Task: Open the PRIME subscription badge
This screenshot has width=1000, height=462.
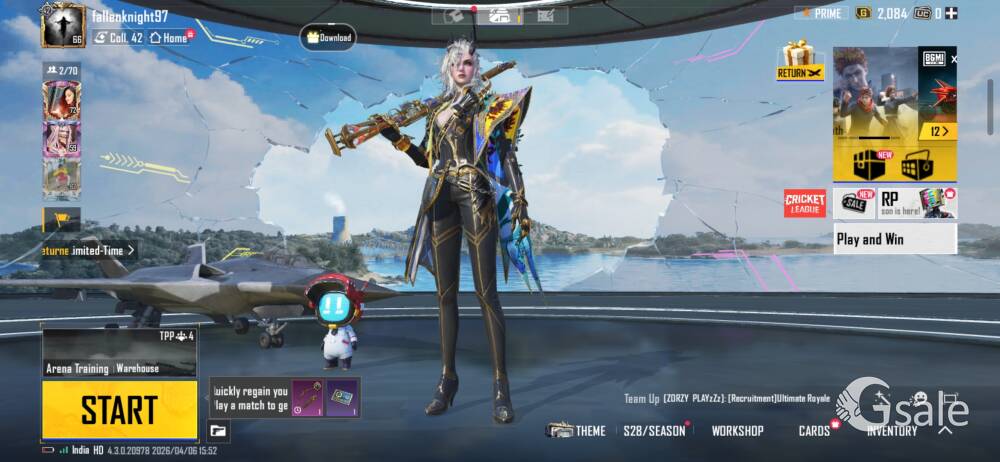Action: [x=821, y=13]
